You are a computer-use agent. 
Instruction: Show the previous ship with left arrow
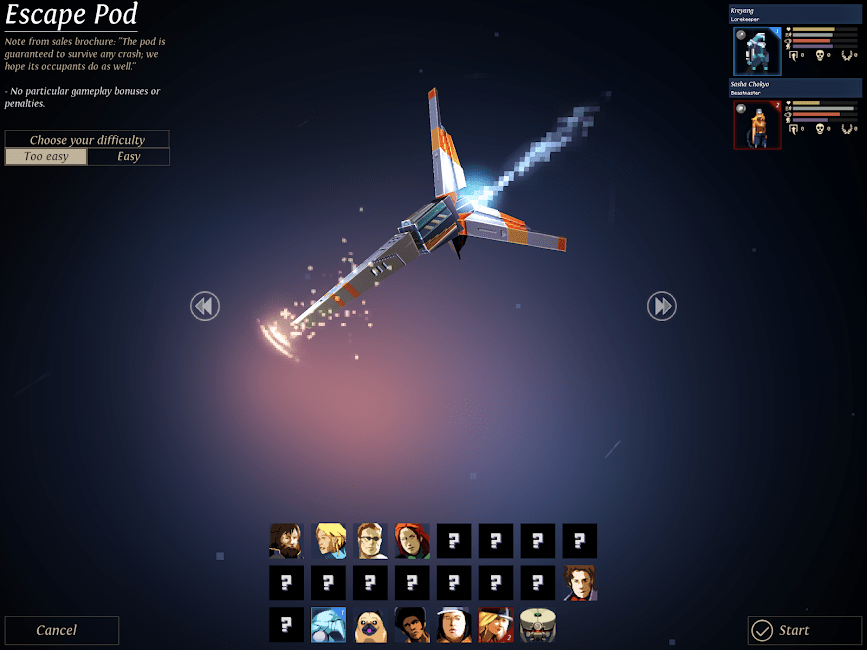[205, 306]
